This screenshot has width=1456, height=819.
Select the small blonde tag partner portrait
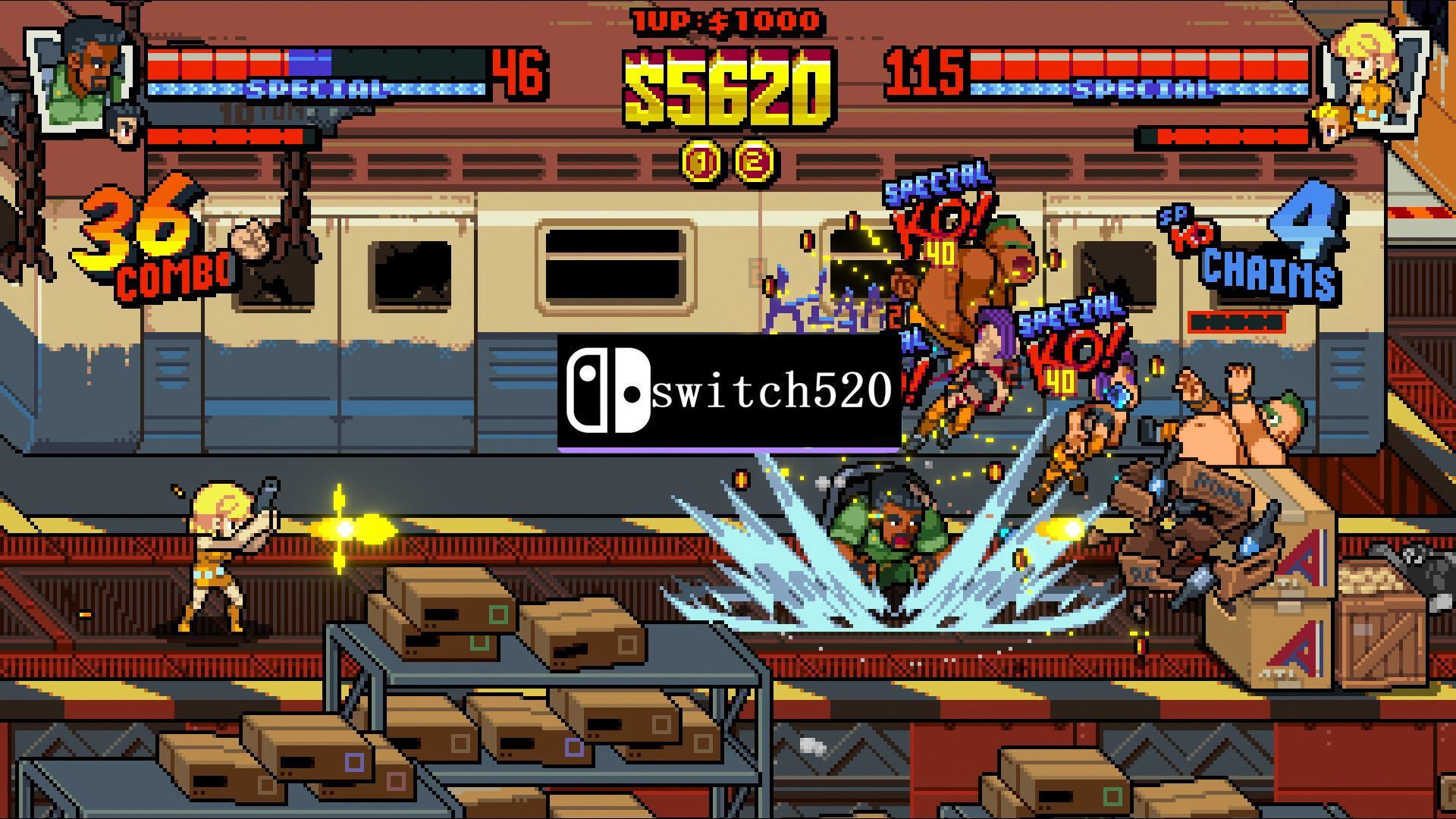click(1332, 122)
